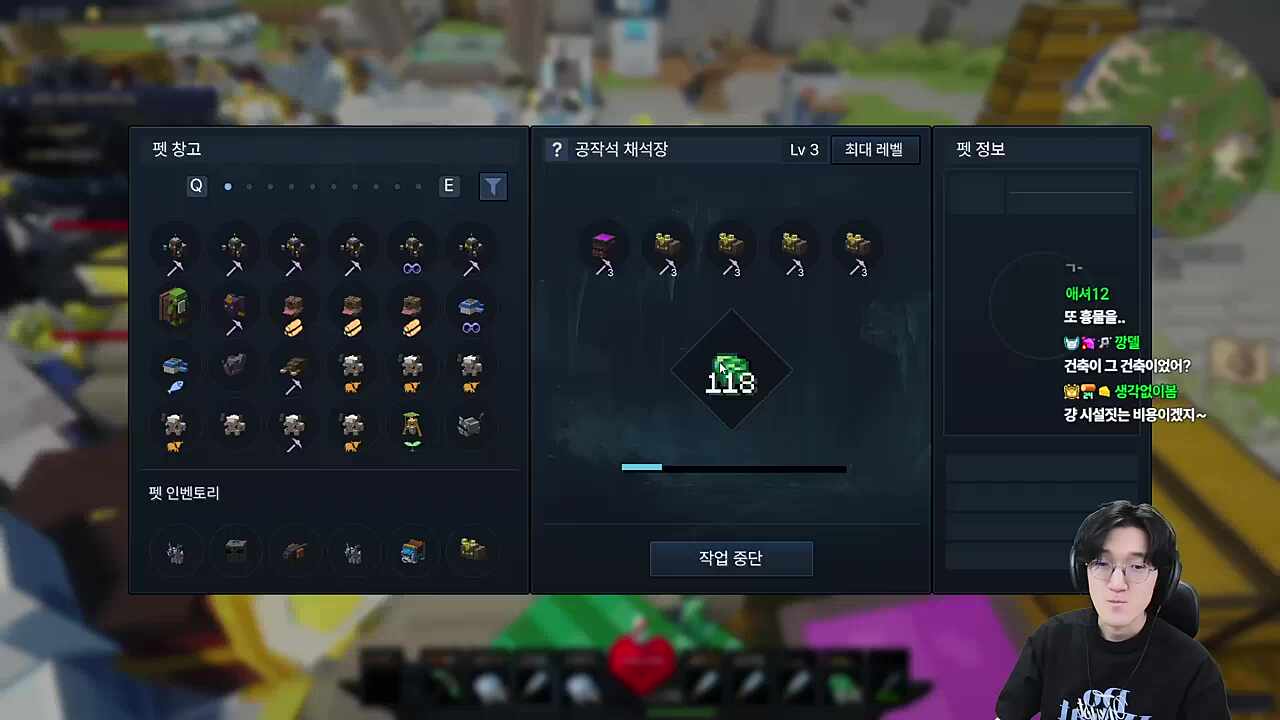This screenshot has width=1280, height=720.
Task: Click the second pagination dot in pet storage
Action: tap(249, 186)
